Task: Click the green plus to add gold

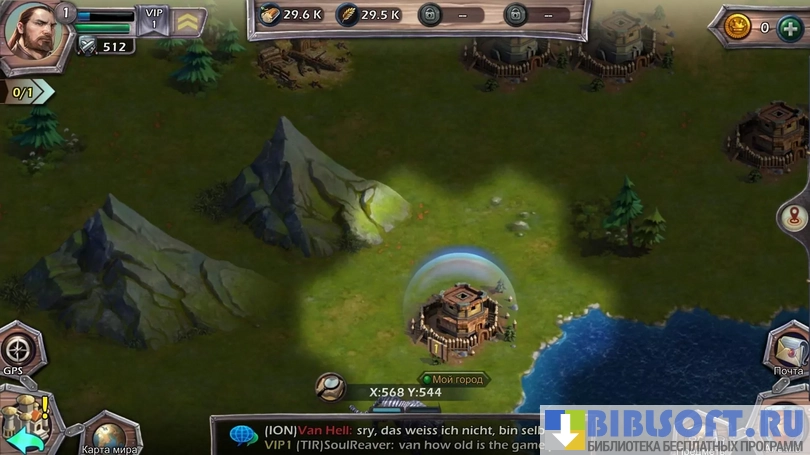Action: tap(789, 27)
